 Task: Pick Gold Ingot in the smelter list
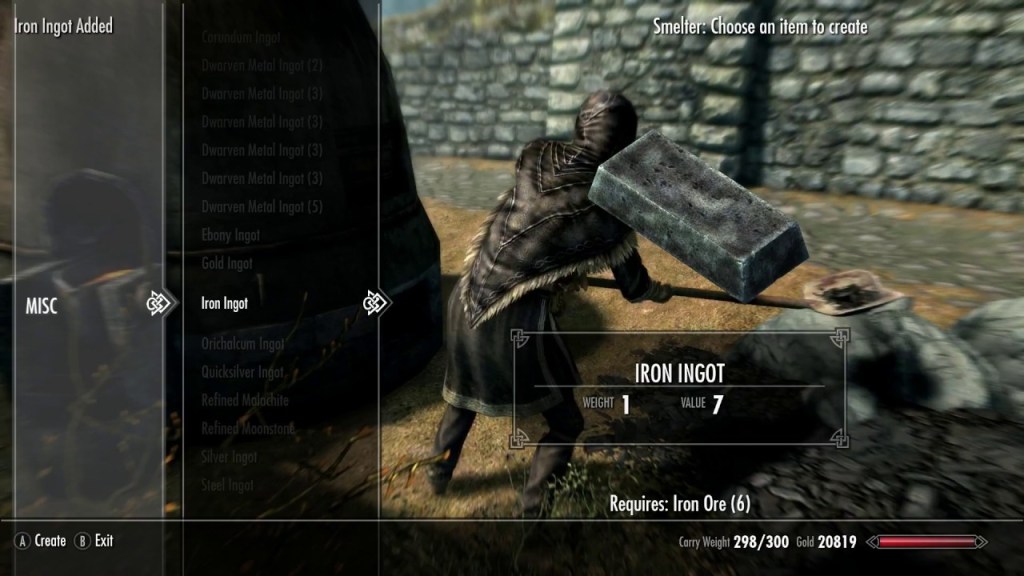(x=227, y=263)
